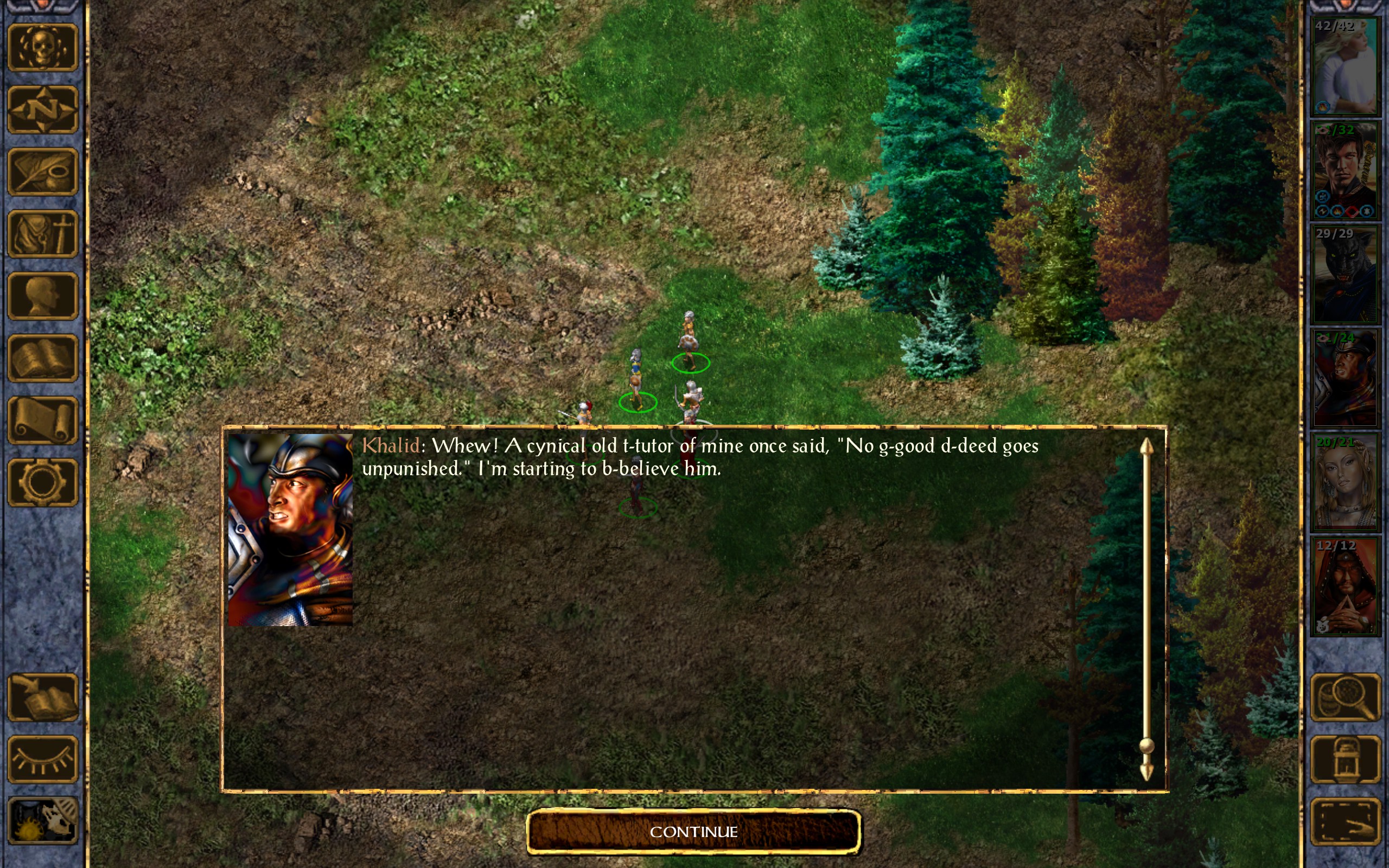Image resolution: width=1389 pixels, height=868 pixels.
Task: Click the skull emblem button
Action: click(42, 47)
